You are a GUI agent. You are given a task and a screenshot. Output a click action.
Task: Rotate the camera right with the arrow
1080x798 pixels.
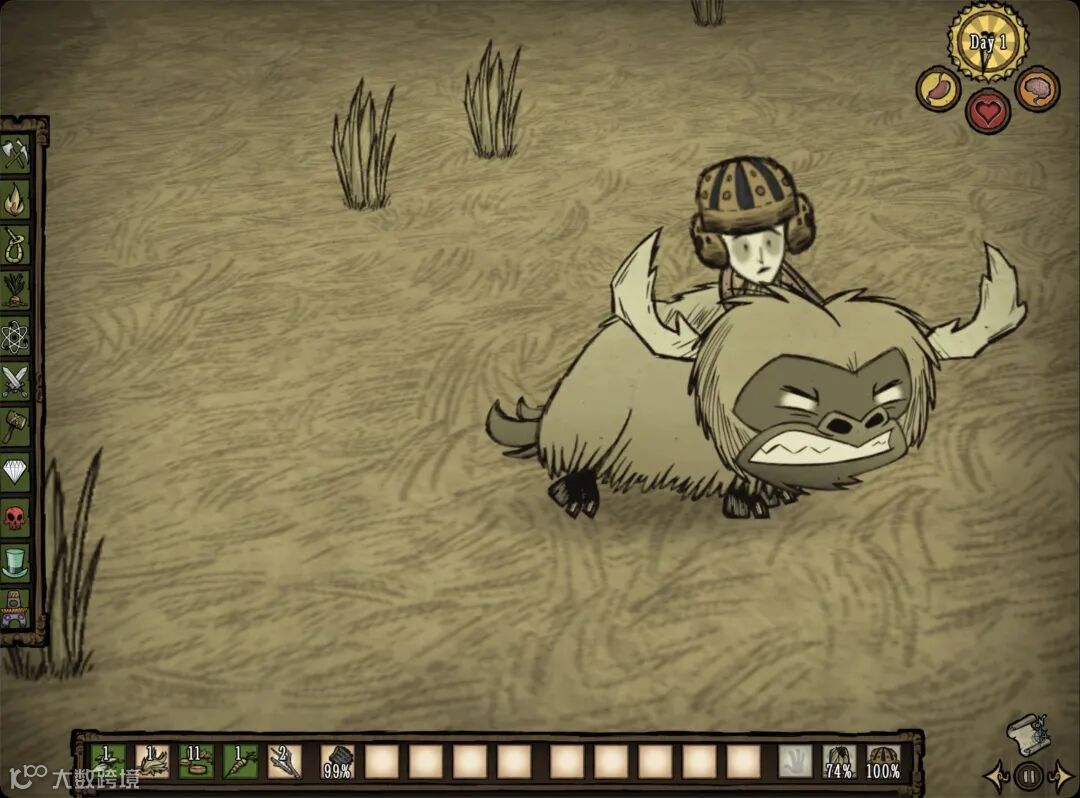click(x=1062, y=775)
